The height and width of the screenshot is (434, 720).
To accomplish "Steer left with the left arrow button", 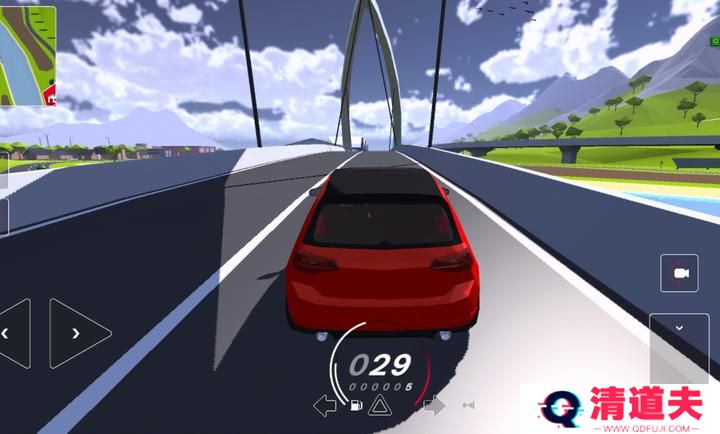I will pyautogui.click(x=13, y=333).
